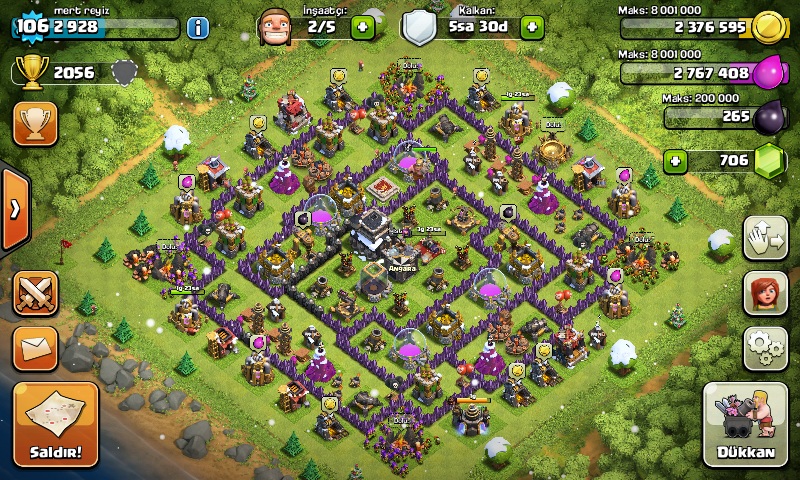
Task: Open the crossed swords battle log
Action: coord(35,293)
